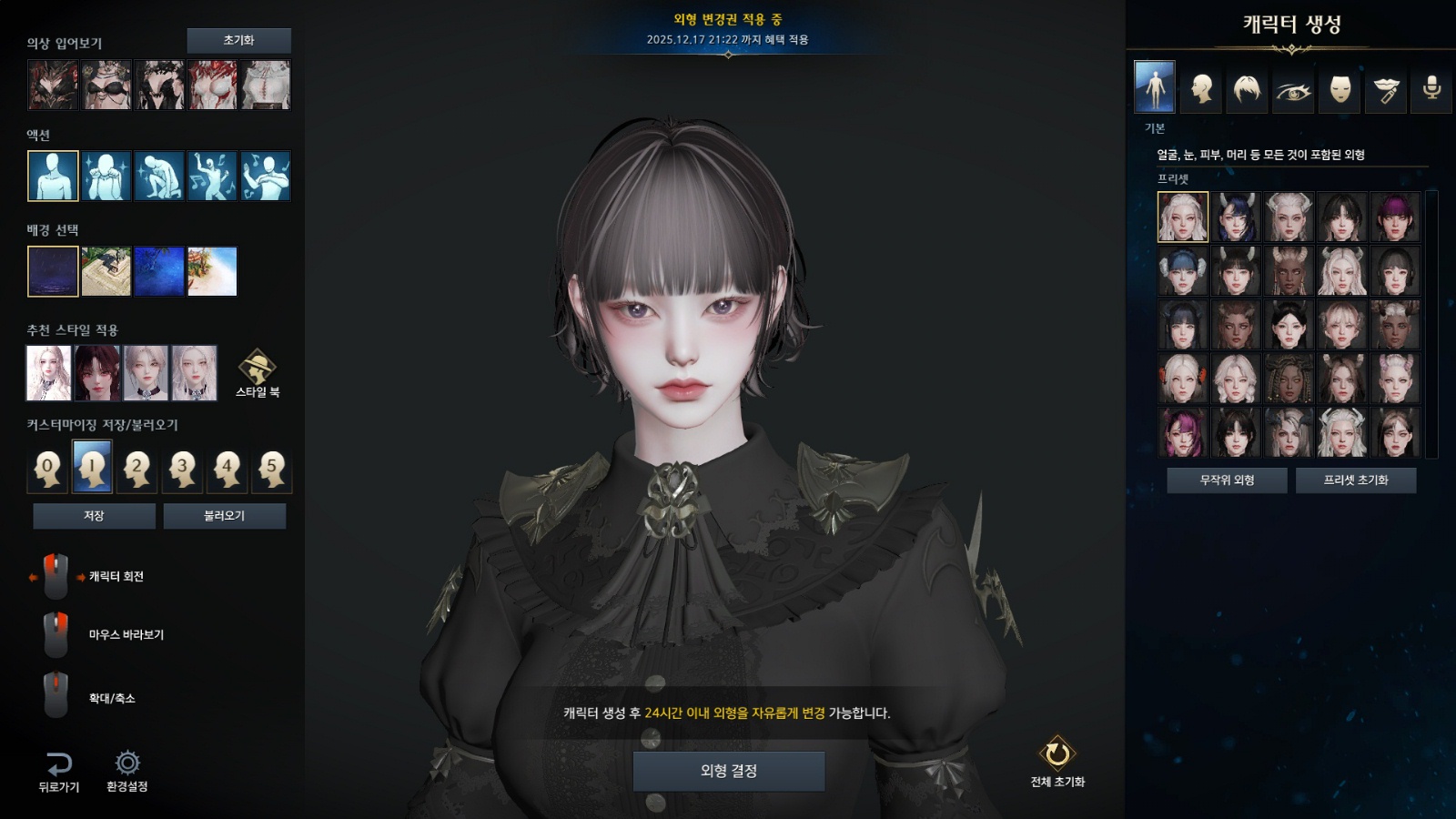Confirm appearance with 외형 결정 button
This screenshot has height=819, width=1456.
coord(729,771)
